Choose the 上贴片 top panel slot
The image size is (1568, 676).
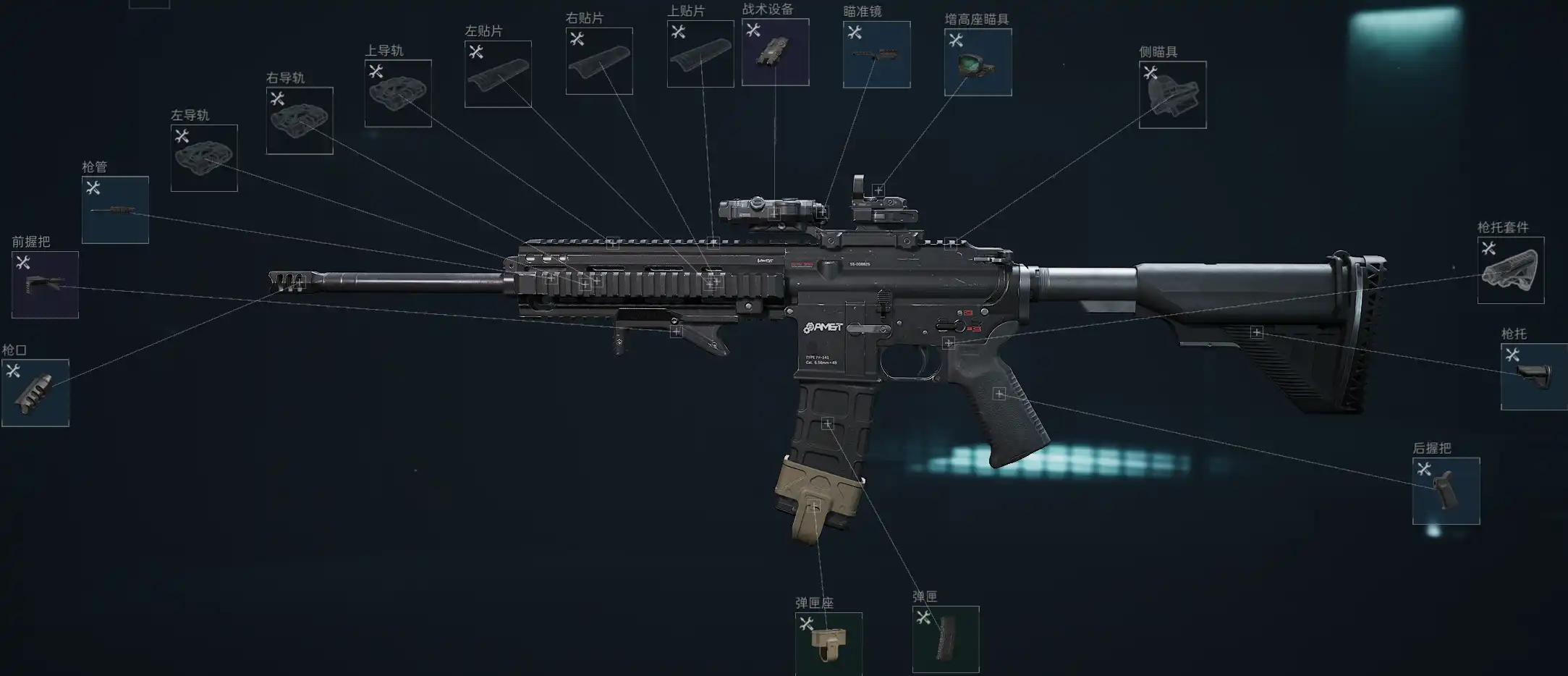(x=700, y=54)
